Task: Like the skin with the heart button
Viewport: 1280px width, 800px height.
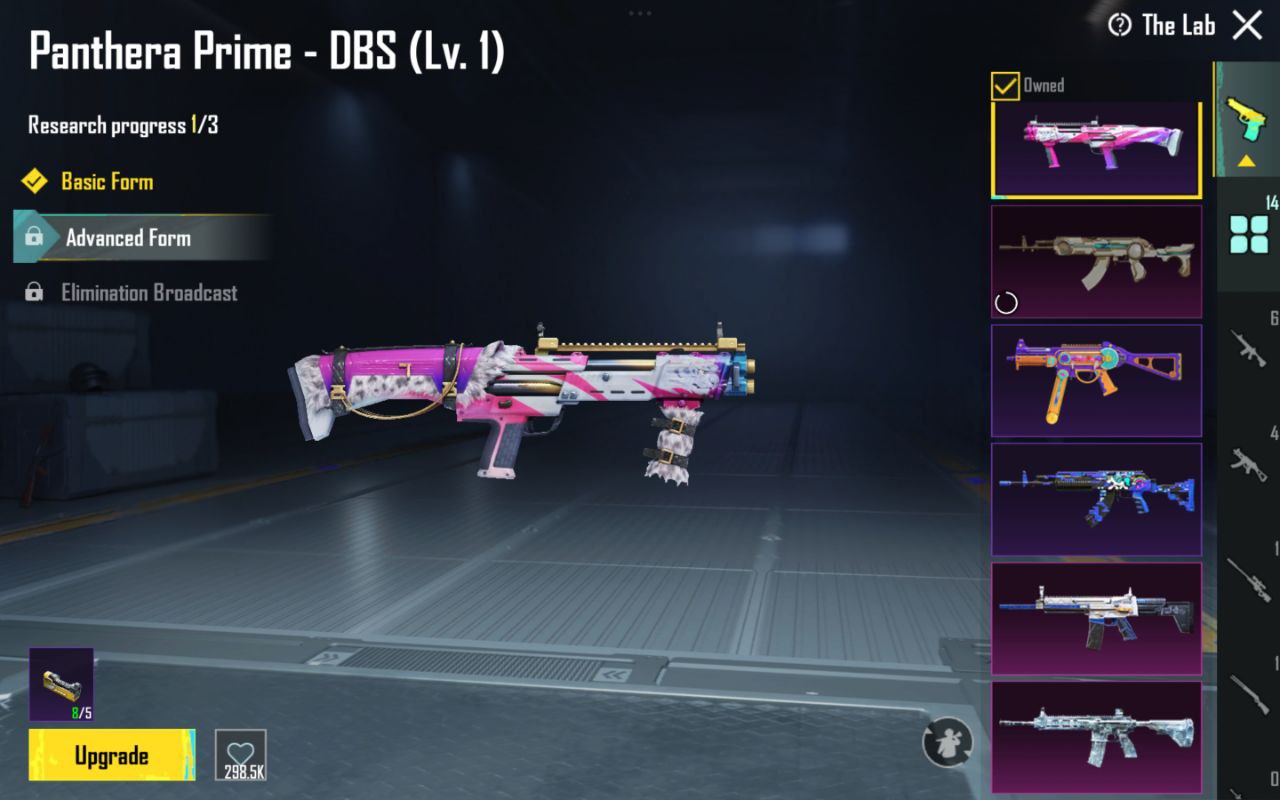Action: click(x=241, y=755)
